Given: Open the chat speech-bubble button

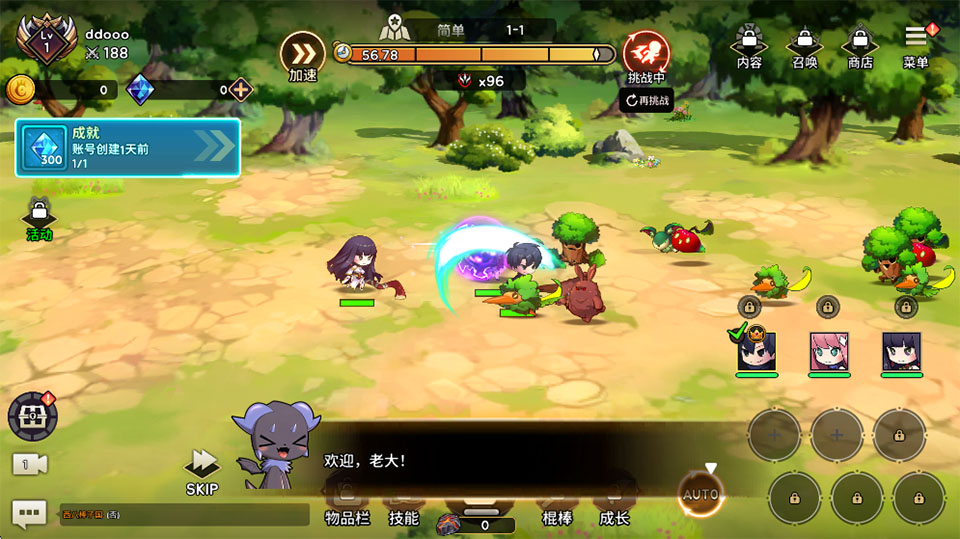Looking at the screenshot, I should pyautogui.click(x=29, y=513).
